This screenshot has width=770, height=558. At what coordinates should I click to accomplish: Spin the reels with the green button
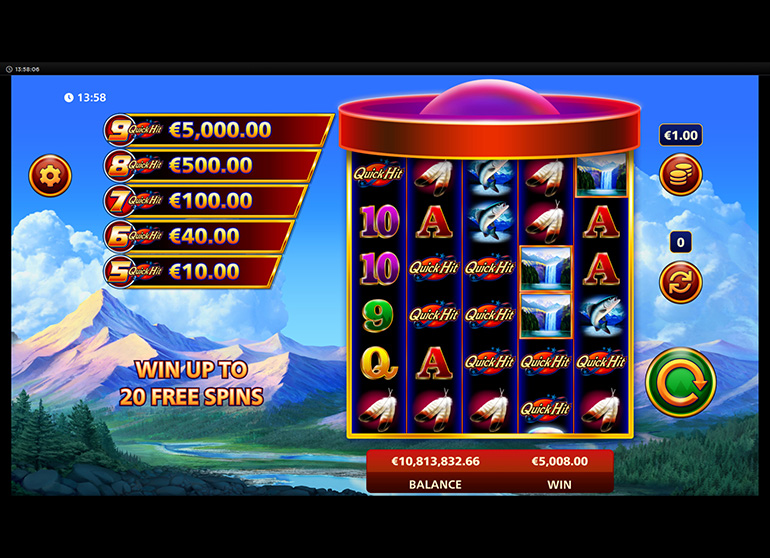click(680, 381)
